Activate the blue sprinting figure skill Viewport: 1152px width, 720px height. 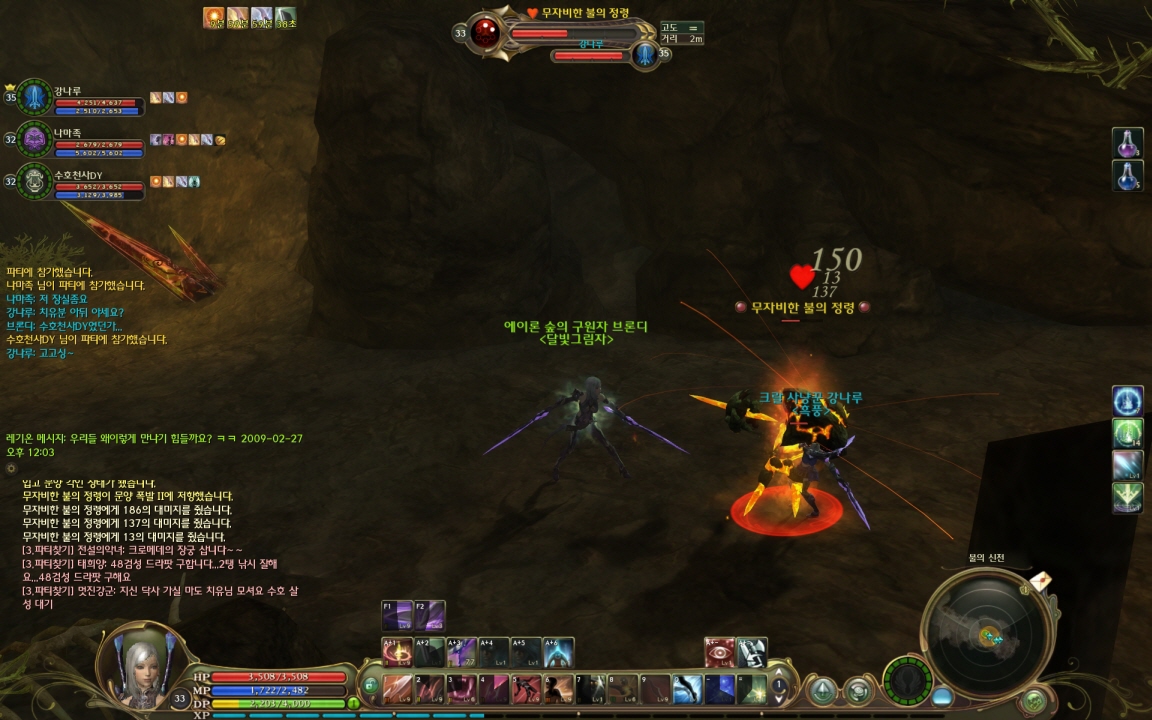(x=688, y=688)
